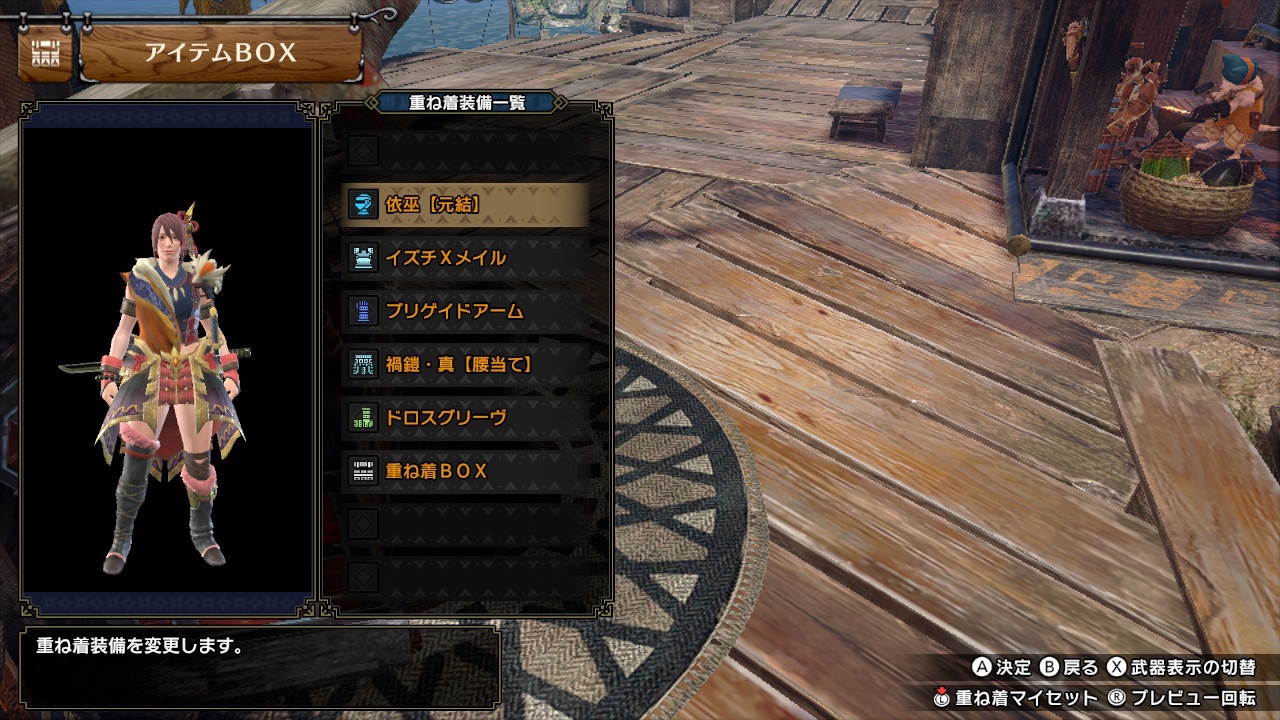Click the アイテムBOX title icon
The height and width of the screenshot is (720, 1280).
[45, 54]
